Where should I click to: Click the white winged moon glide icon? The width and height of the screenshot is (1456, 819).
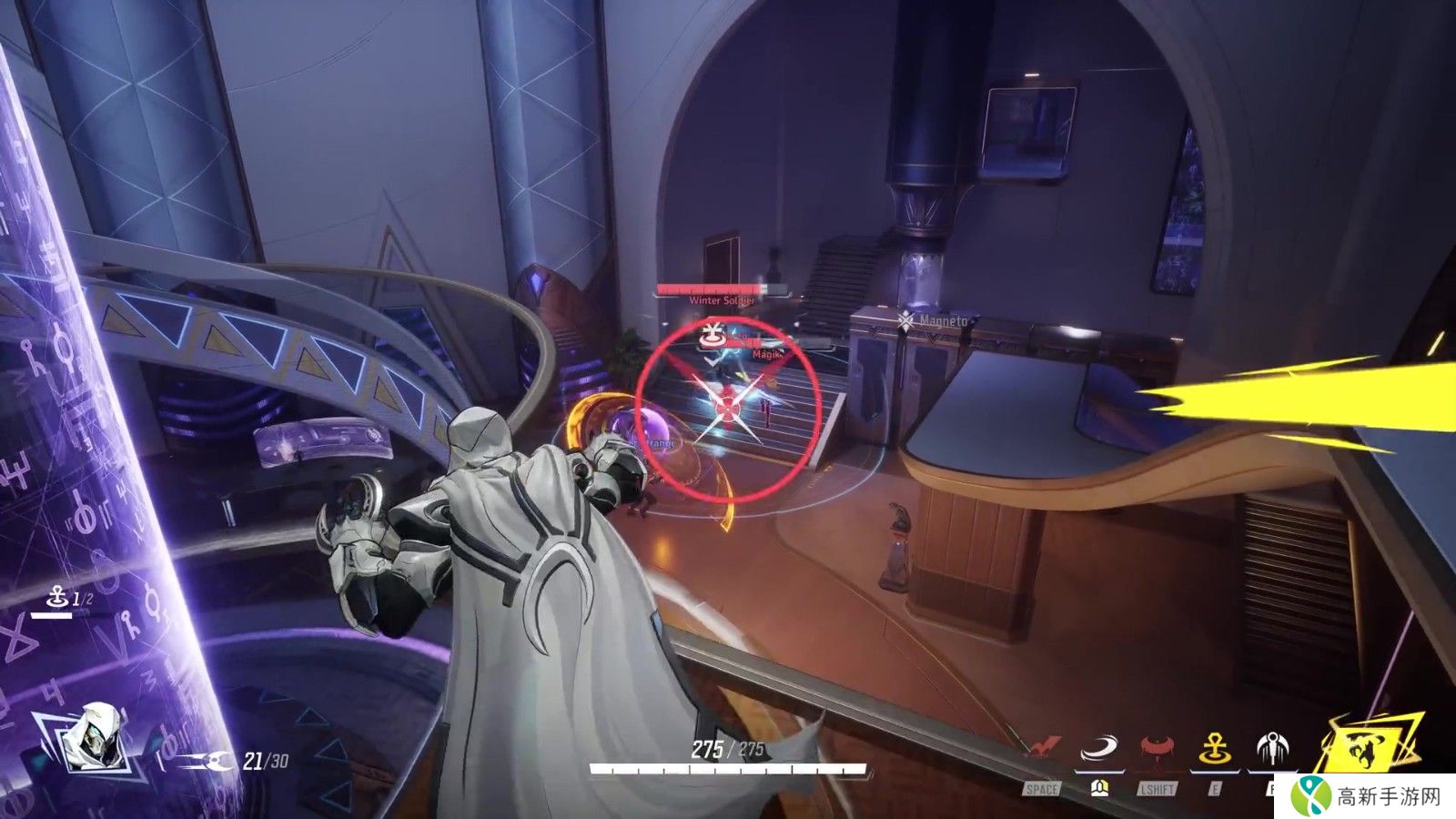click(1272, 750)
